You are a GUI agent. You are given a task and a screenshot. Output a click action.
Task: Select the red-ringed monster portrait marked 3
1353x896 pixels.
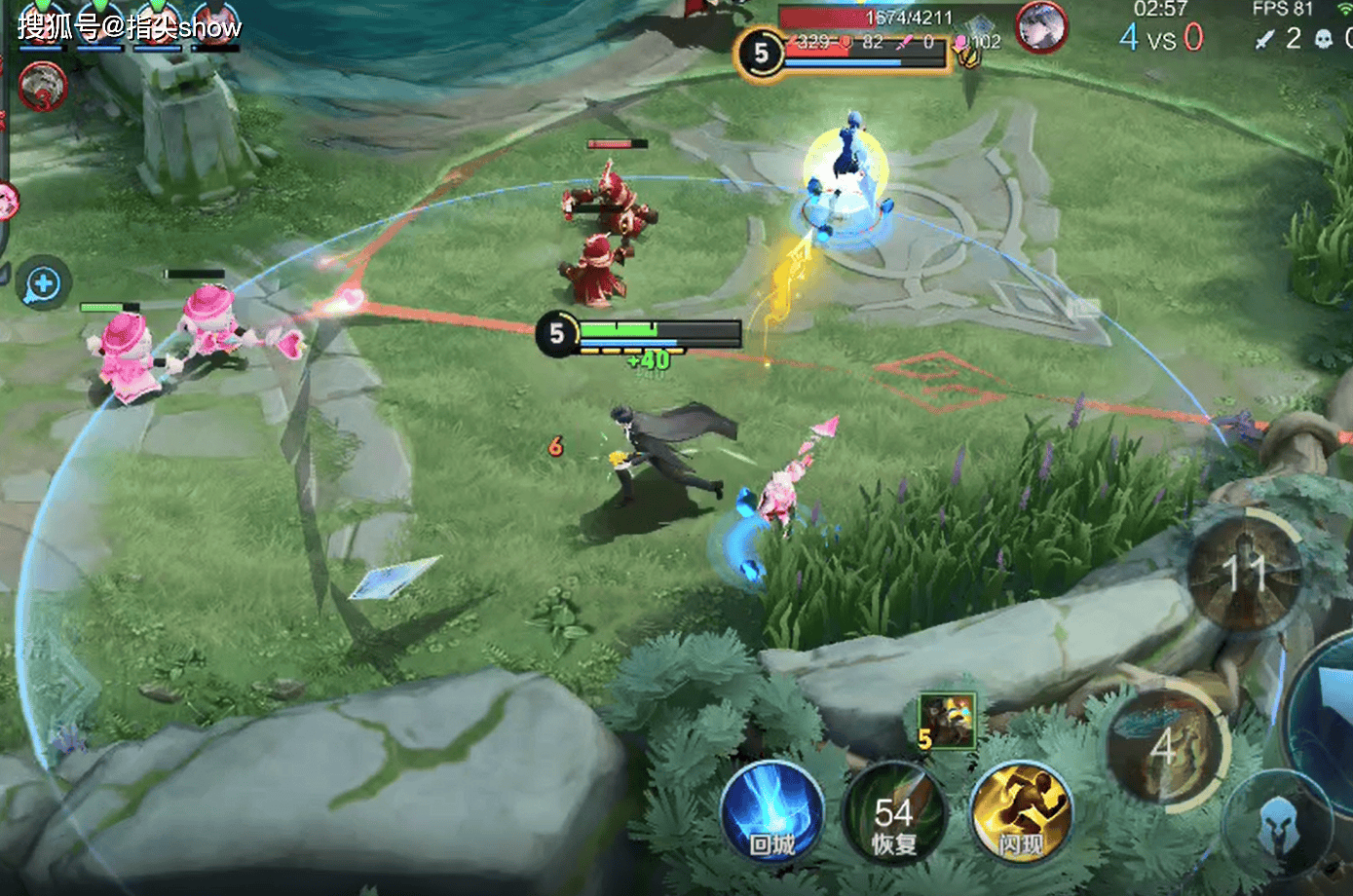click(x=42, y=86)
